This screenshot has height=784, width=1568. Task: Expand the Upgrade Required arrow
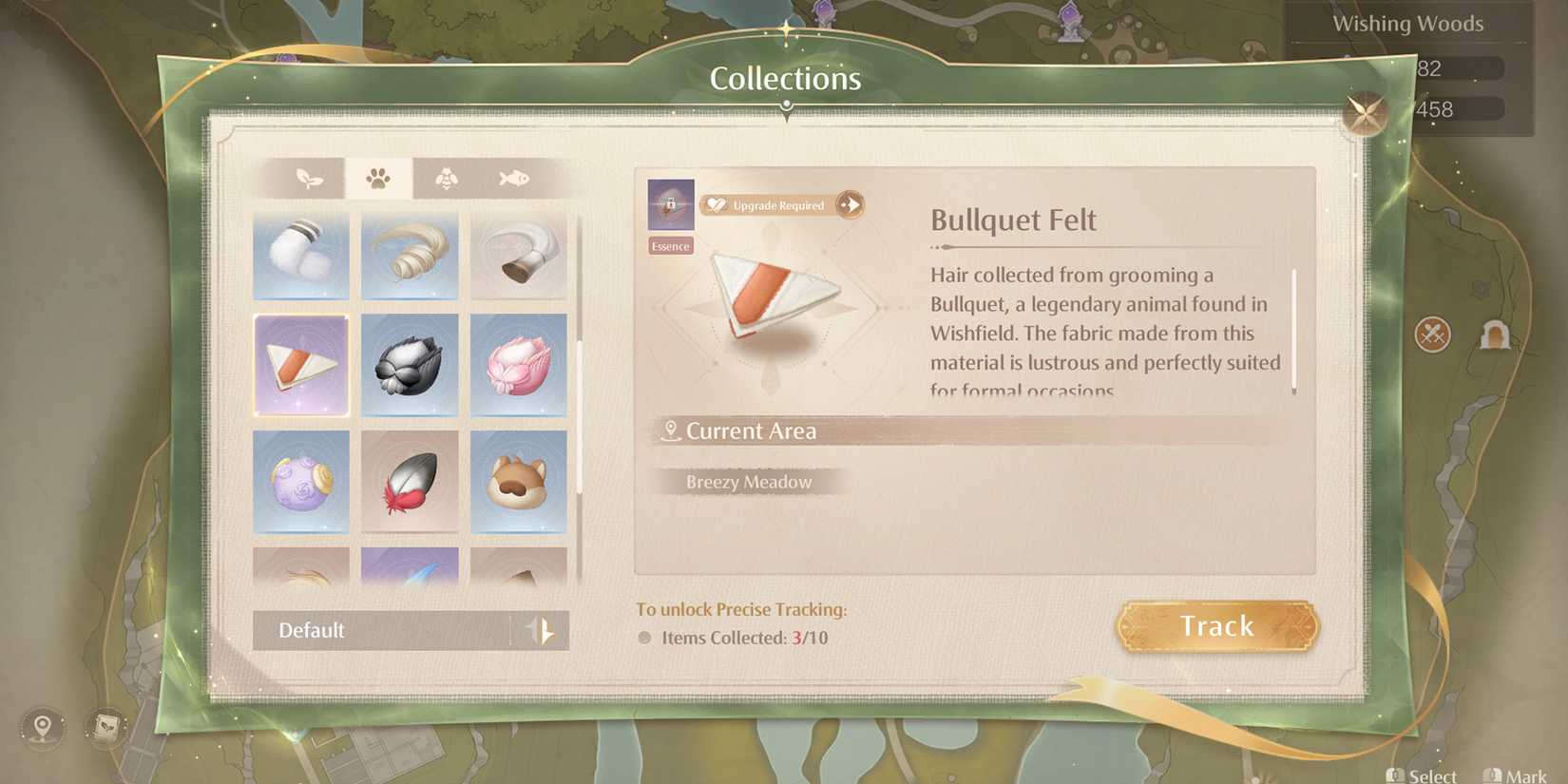tap(849, 204)
